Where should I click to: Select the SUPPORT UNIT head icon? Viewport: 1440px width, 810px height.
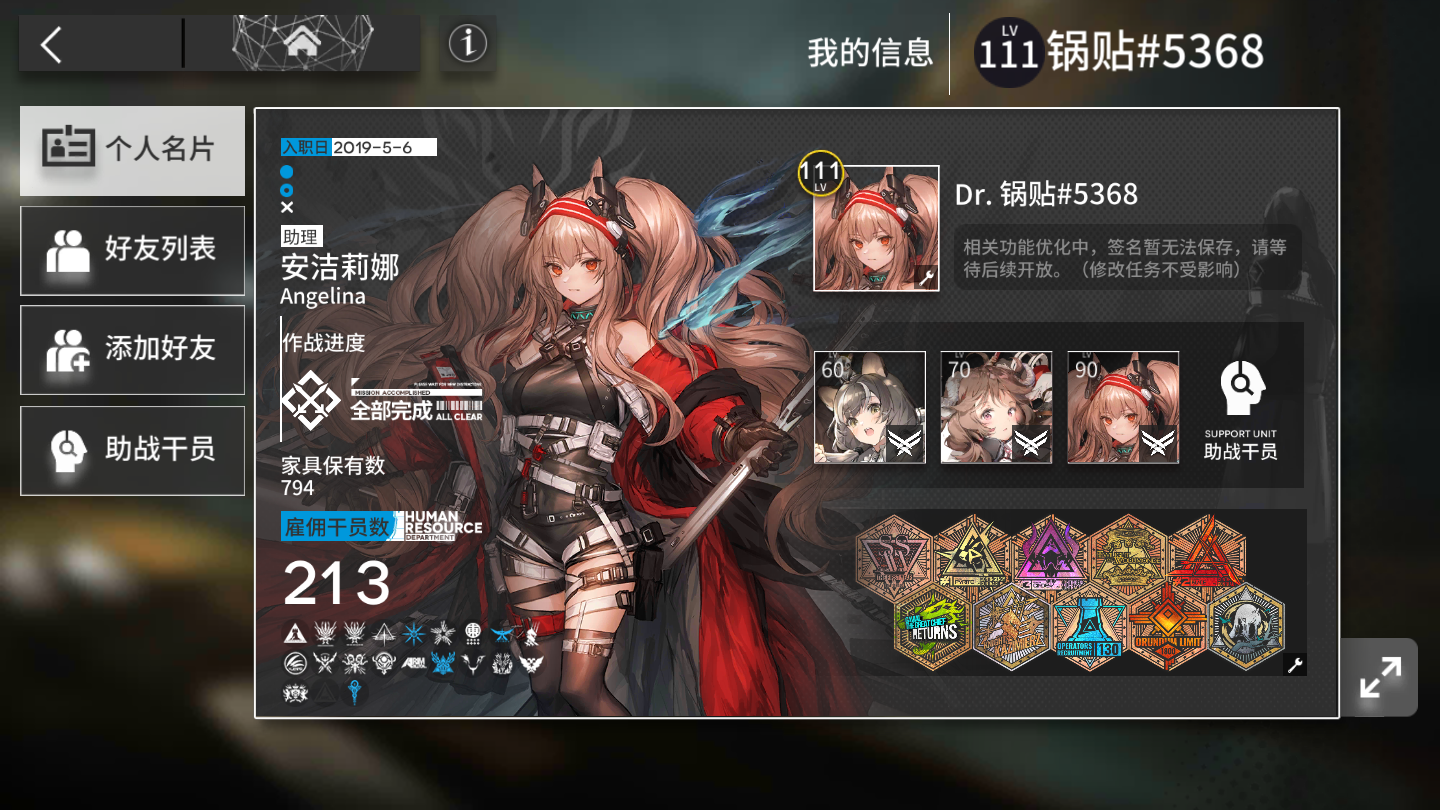[1243, 390]
